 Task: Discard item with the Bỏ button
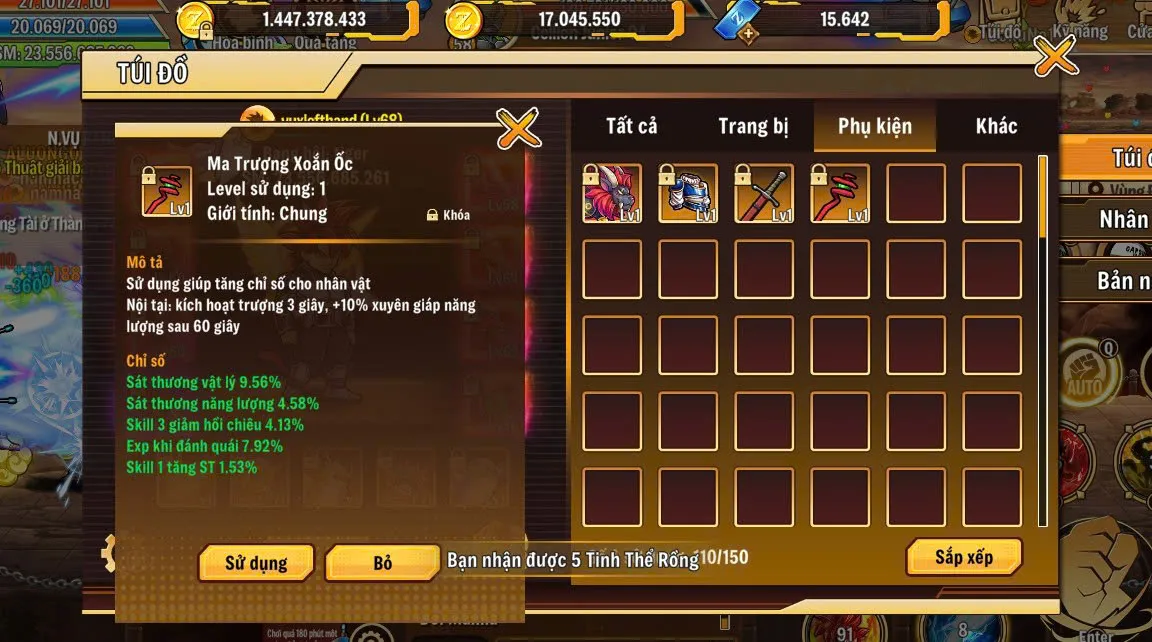tap(383, 563)
